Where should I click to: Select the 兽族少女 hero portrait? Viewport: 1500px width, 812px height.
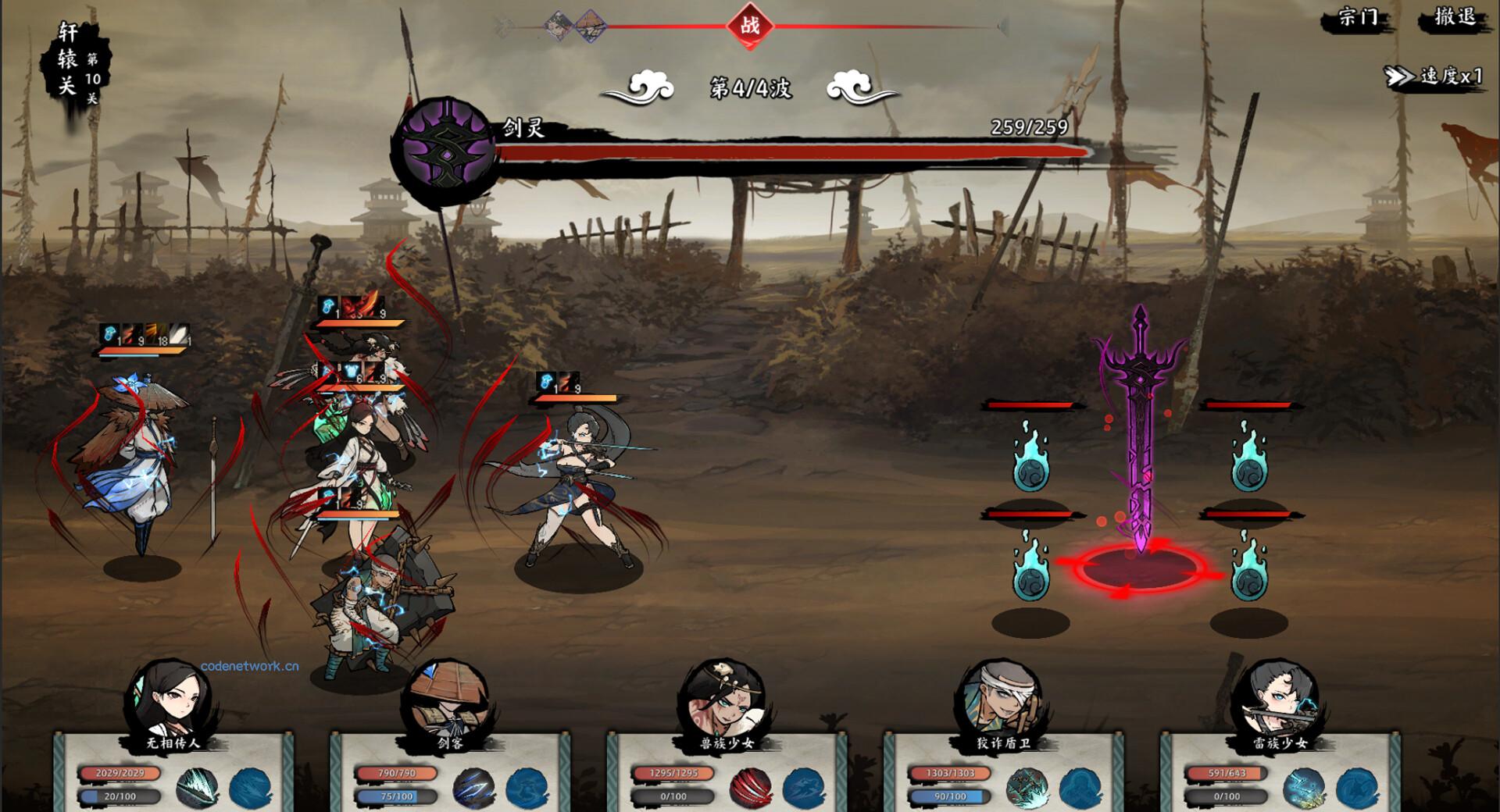pyautogui.click(x=724, y=699)
